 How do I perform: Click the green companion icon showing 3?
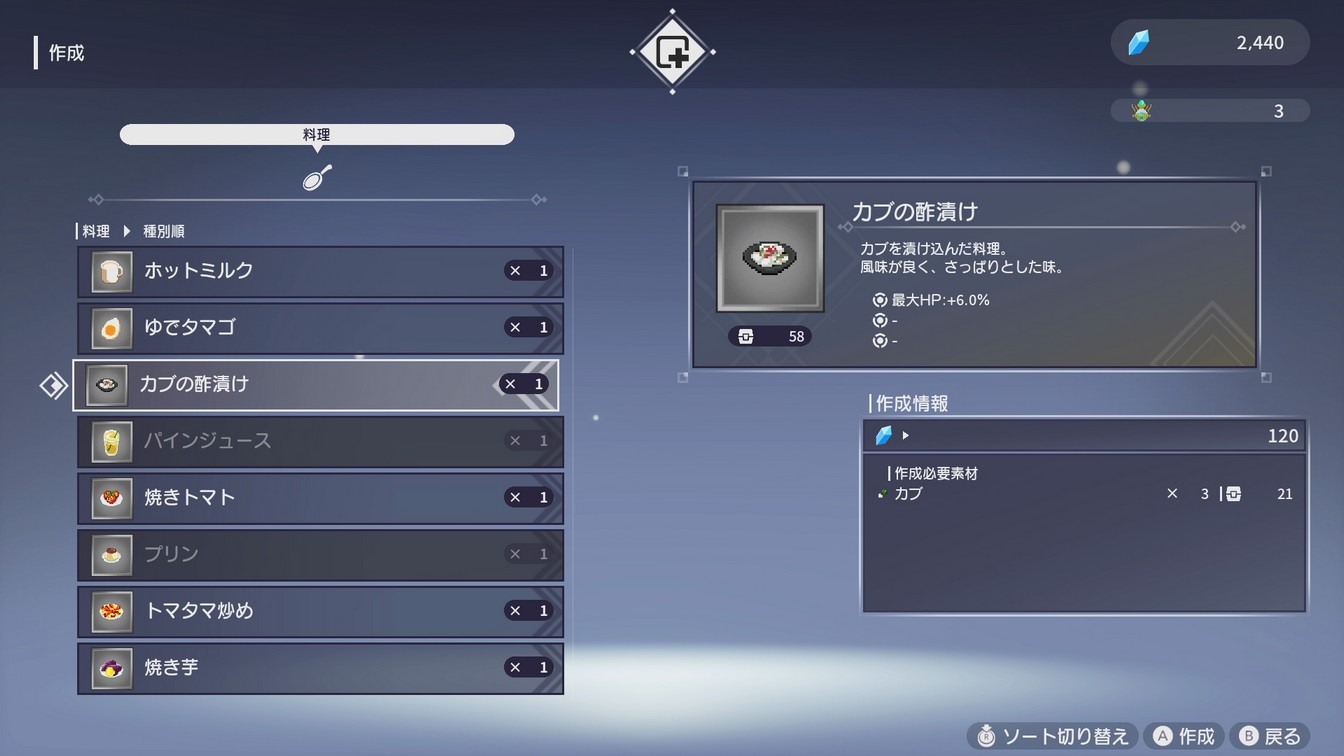click(1140, 110)
